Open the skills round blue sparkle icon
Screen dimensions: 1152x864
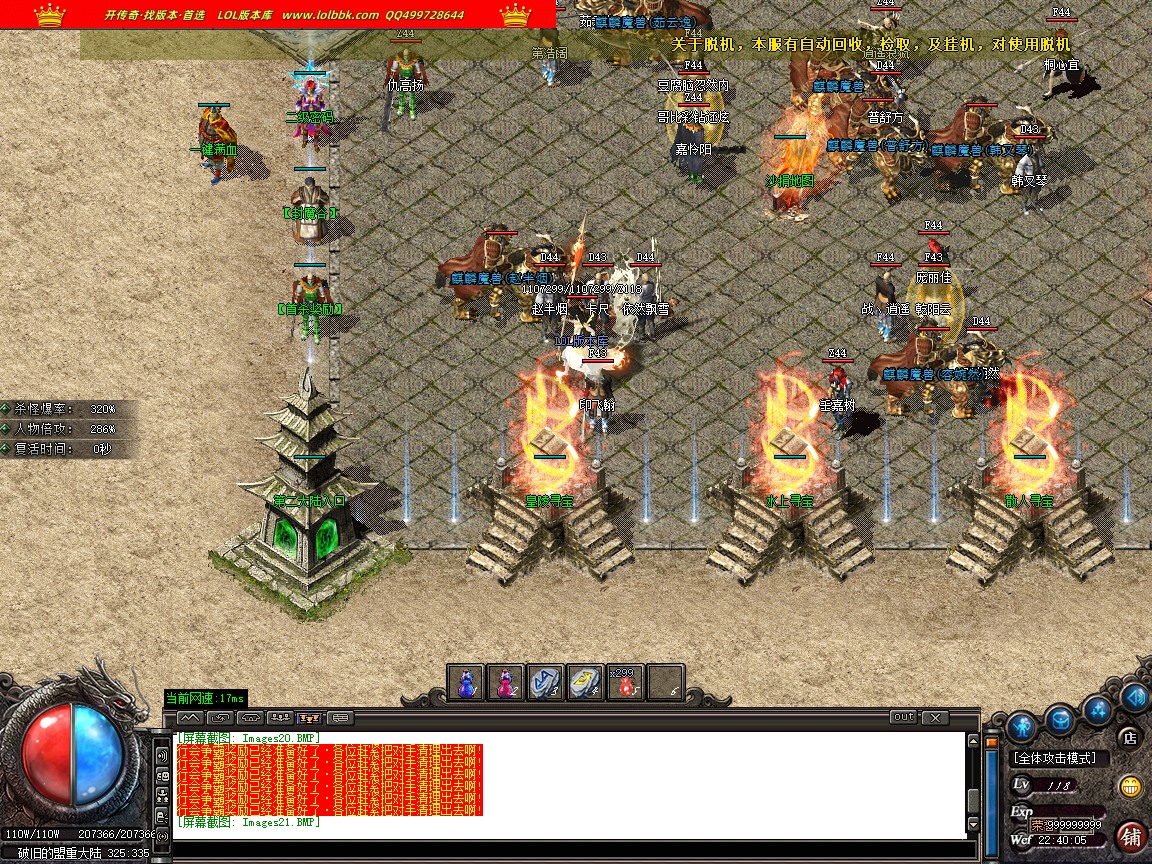tap(1099, 709)
